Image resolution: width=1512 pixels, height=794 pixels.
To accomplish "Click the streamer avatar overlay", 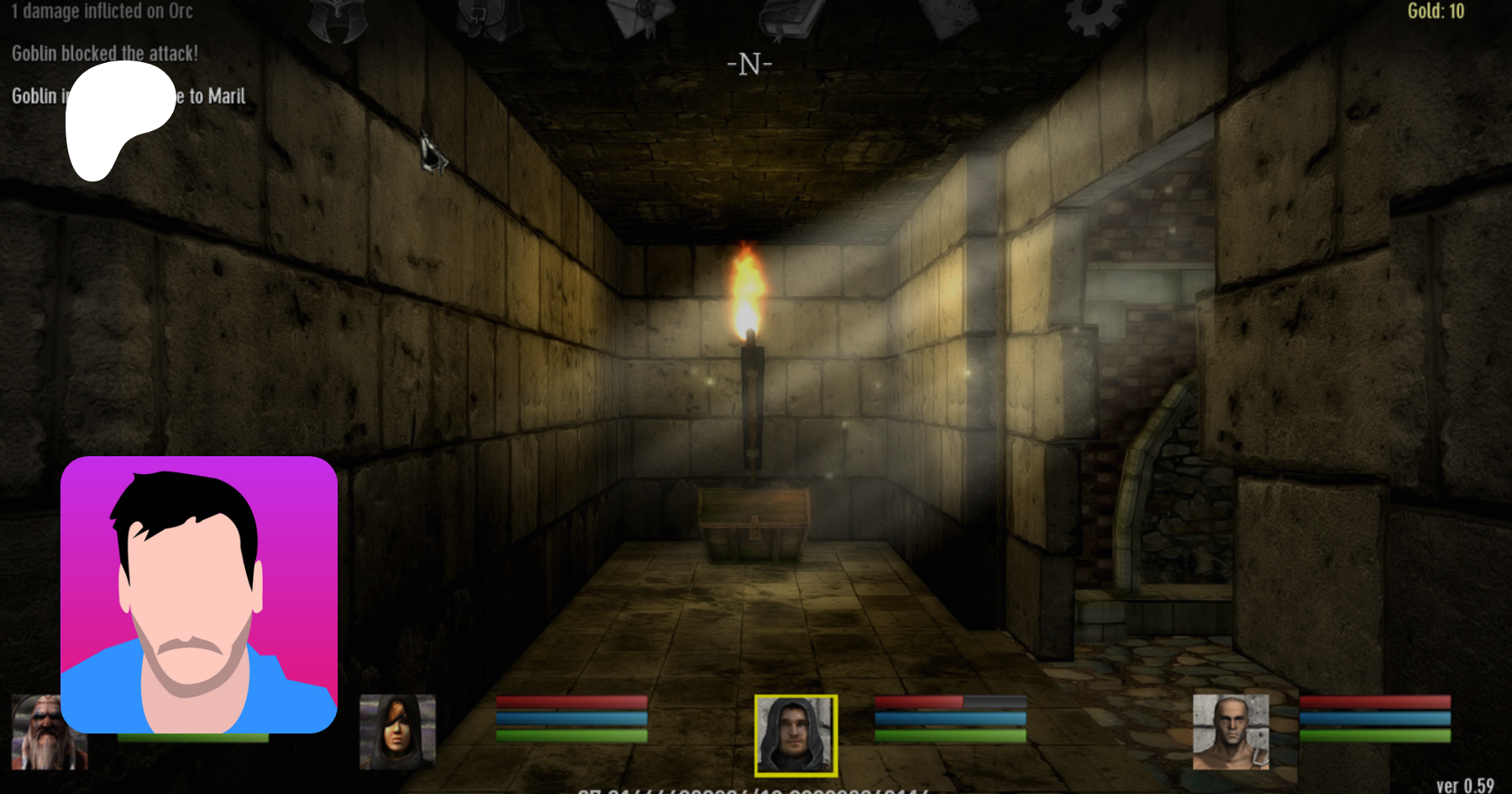I will point(199,595).
